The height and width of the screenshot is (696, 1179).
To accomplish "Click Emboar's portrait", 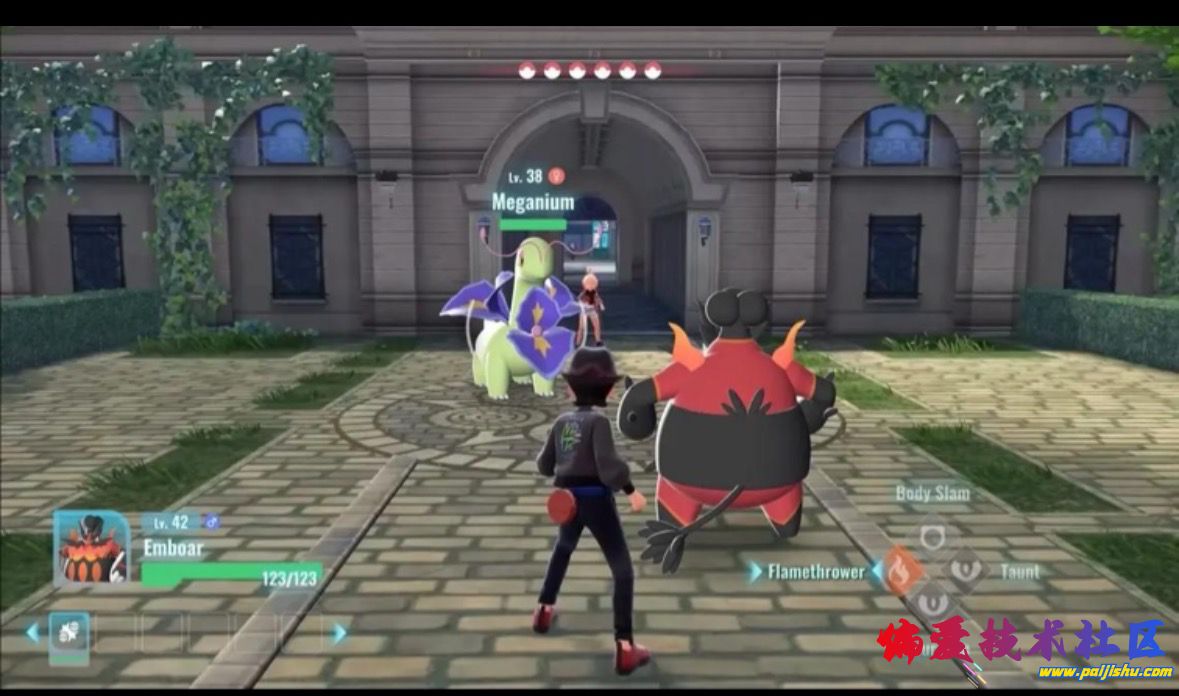I will coord(91,548).
